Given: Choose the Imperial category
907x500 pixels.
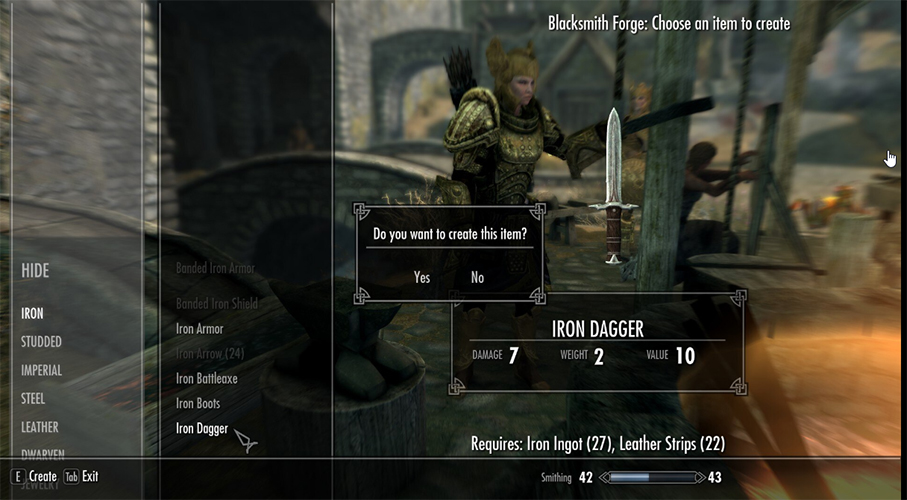Looking at the screenshot, I should [41, 370].
